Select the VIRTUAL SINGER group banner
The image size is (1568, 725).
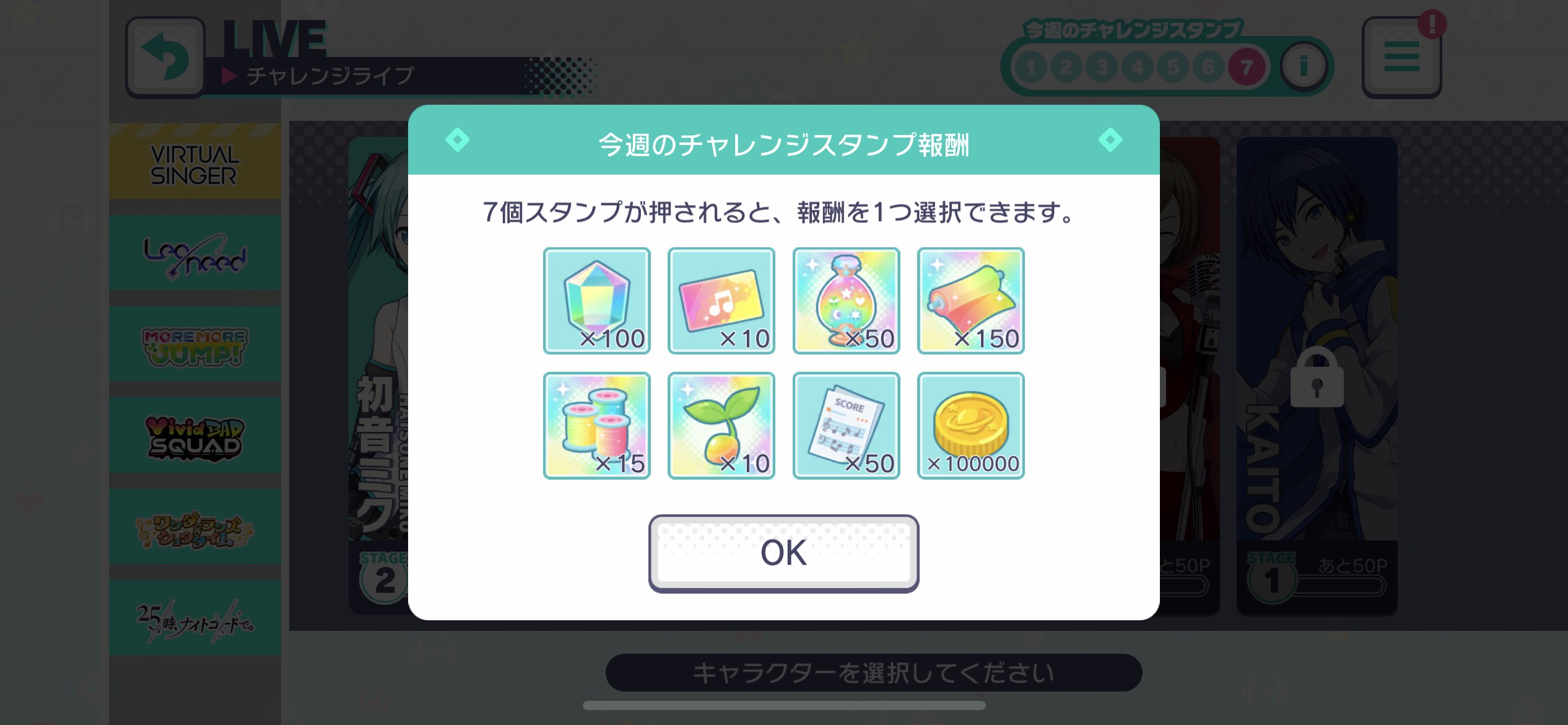point(194,162)
